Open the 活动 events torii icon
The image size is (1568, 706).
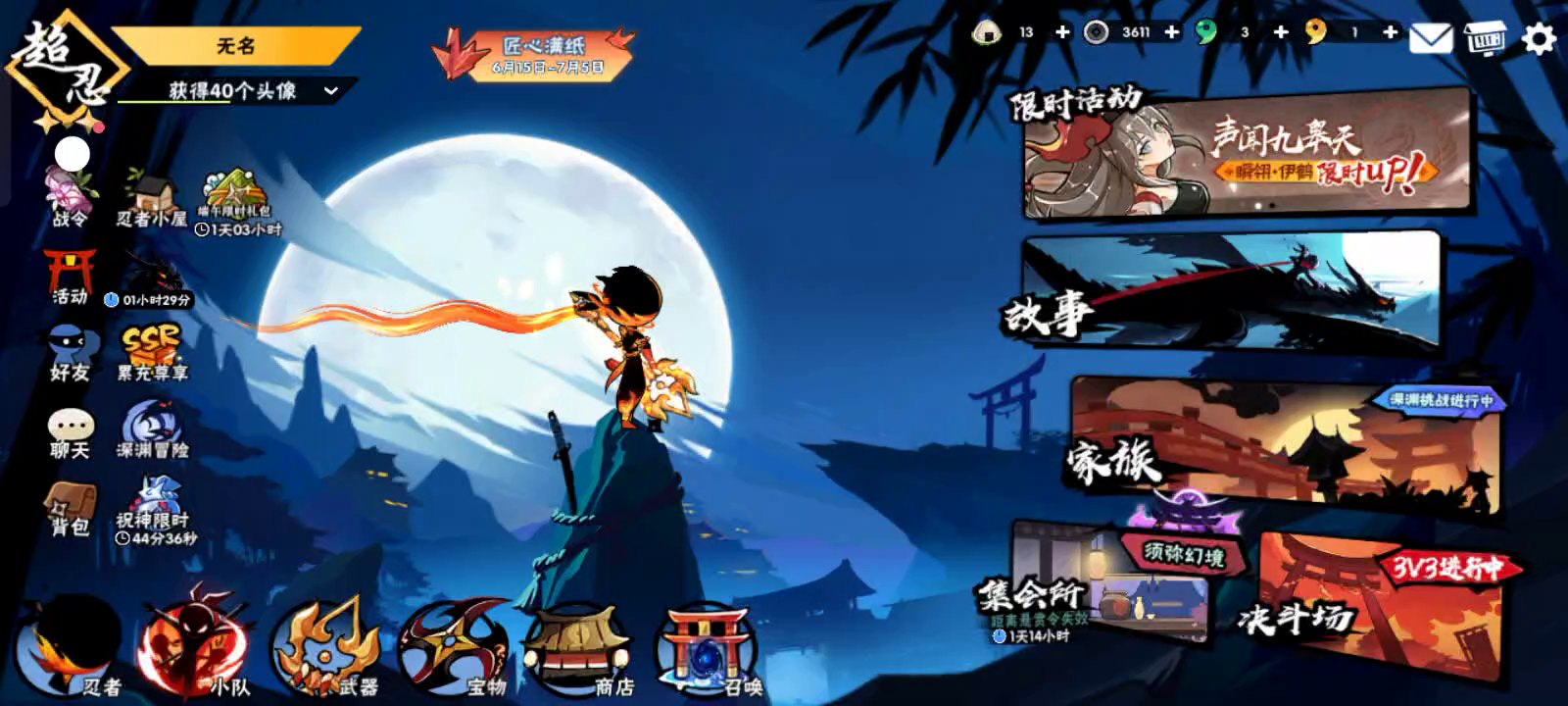pos(71,277)
